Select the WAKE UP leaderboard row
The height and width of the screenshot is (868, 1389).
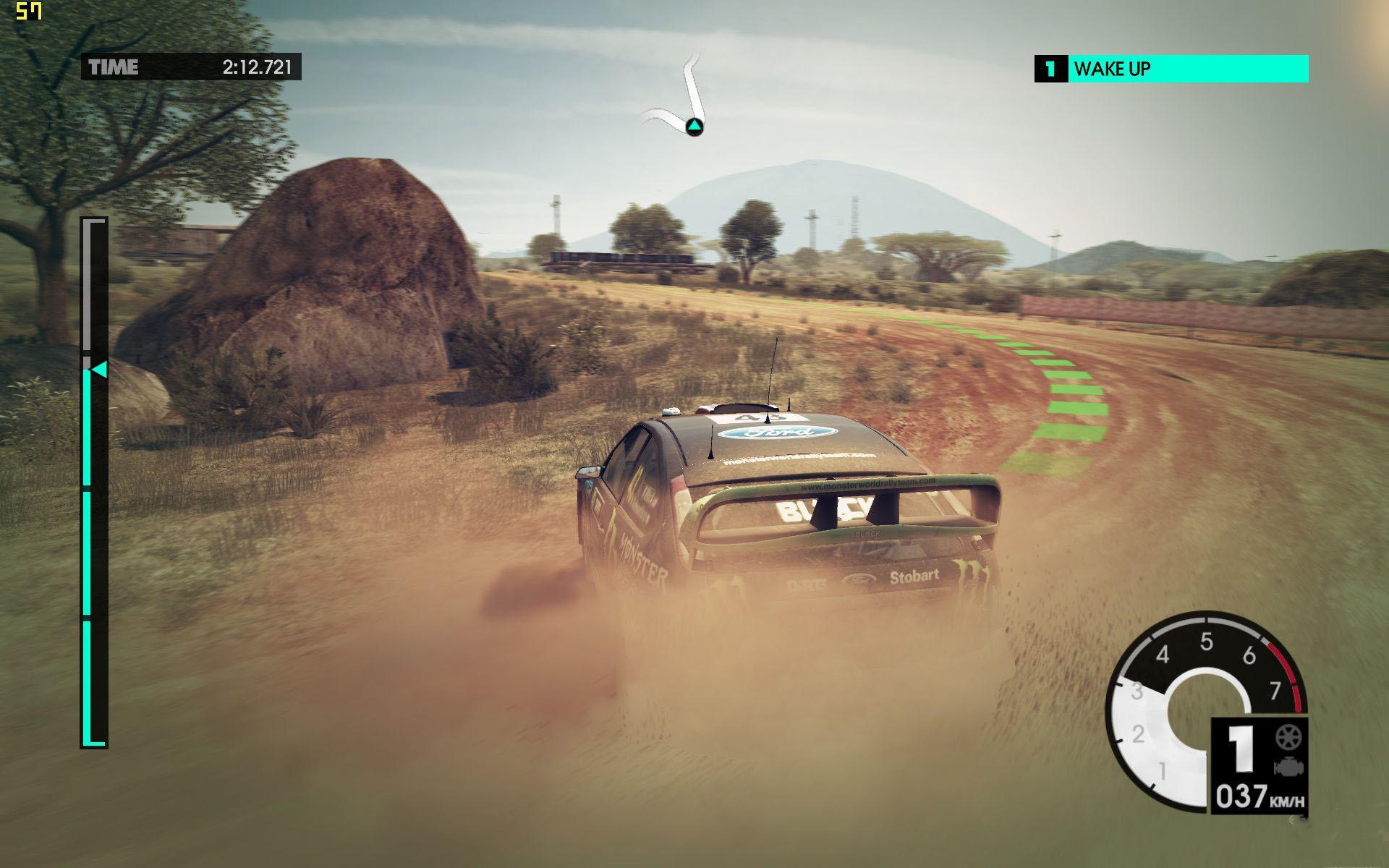[x=1171, y=69]
